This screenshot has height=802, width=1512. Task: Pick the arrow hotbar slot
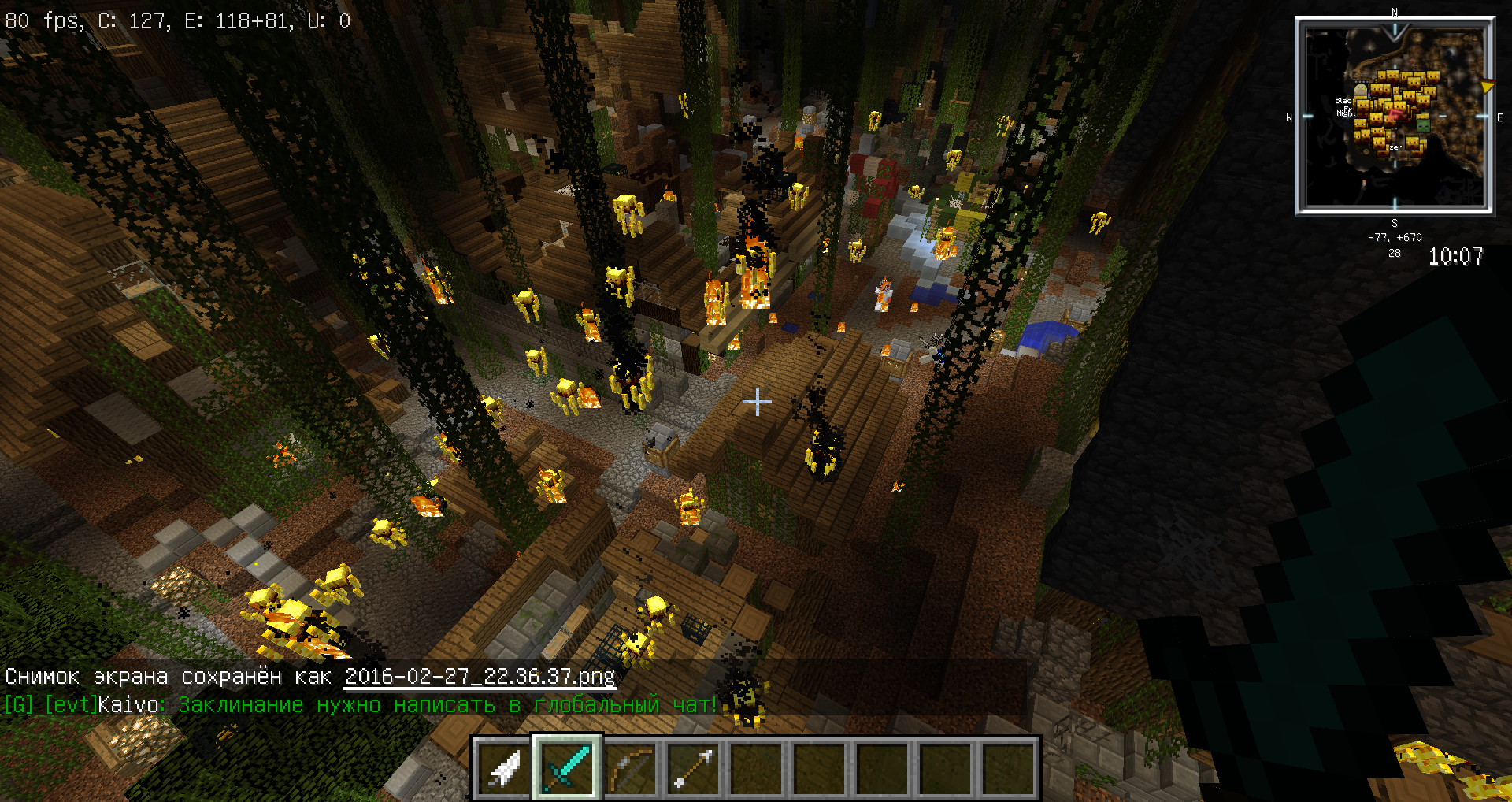click(693, 768)
